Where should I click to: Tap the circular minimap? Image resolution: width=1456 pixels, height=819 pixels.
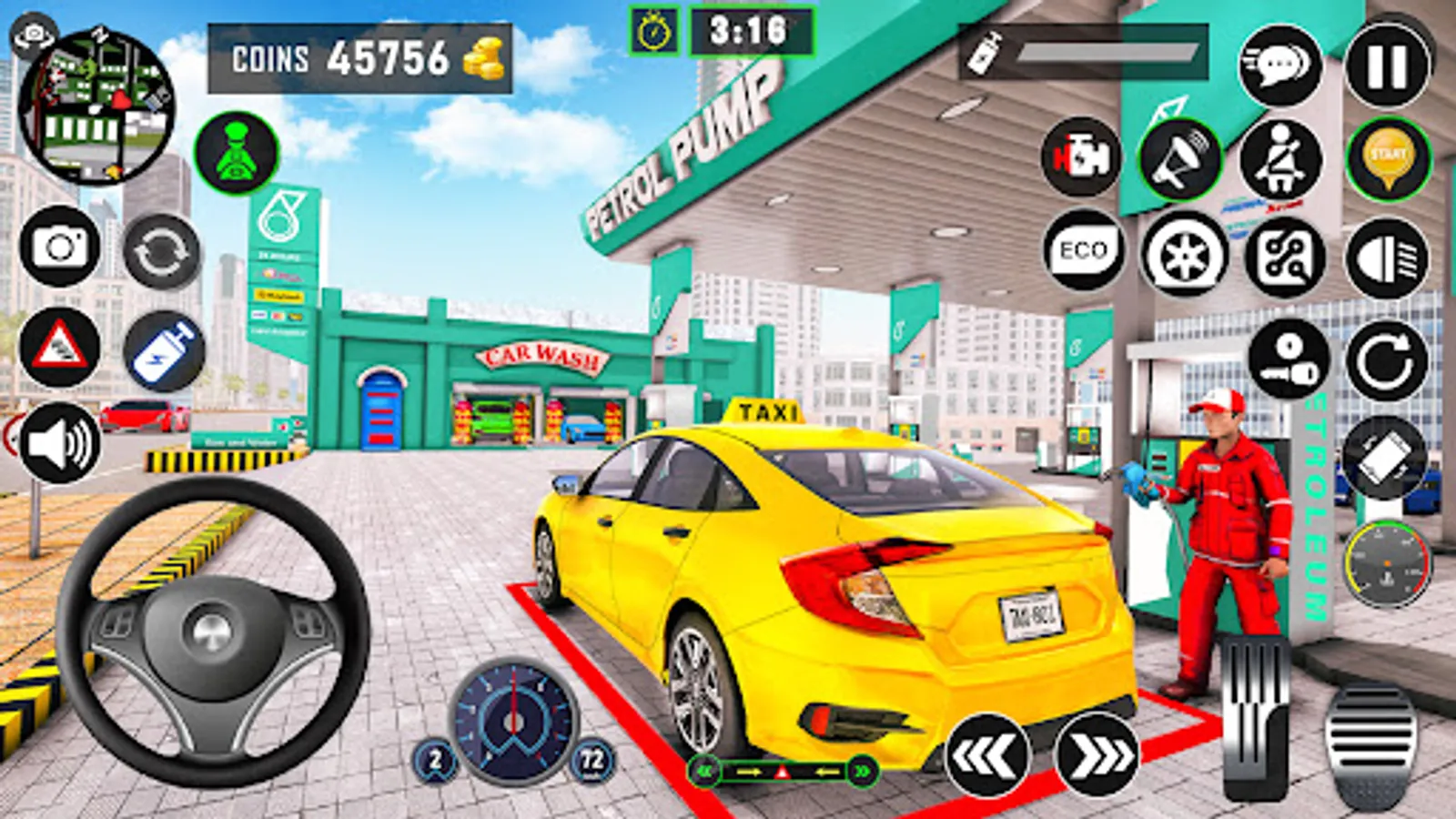pyautogui.click(x=96, y=106)
